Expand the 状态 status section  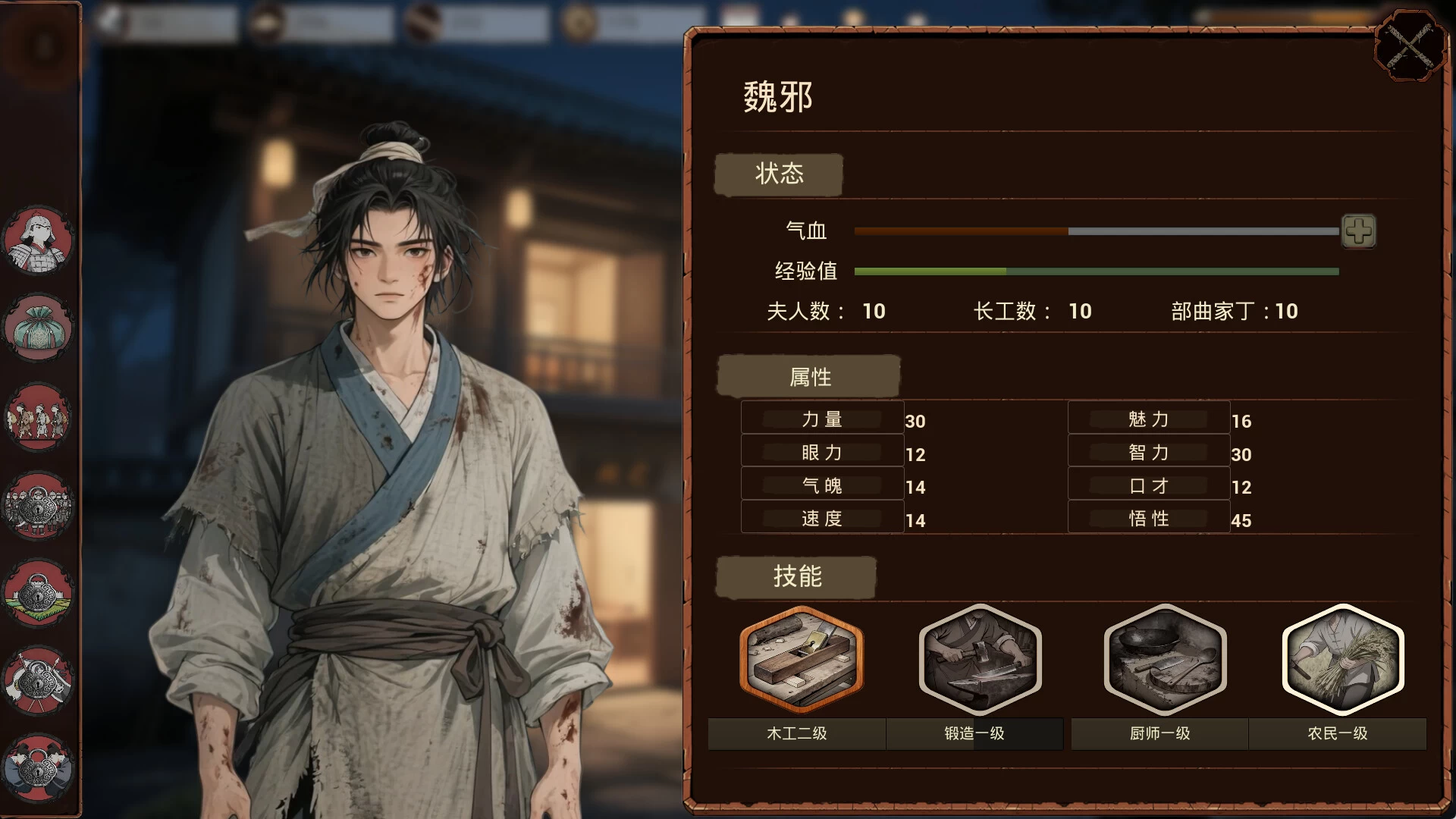tap(778, 174)
